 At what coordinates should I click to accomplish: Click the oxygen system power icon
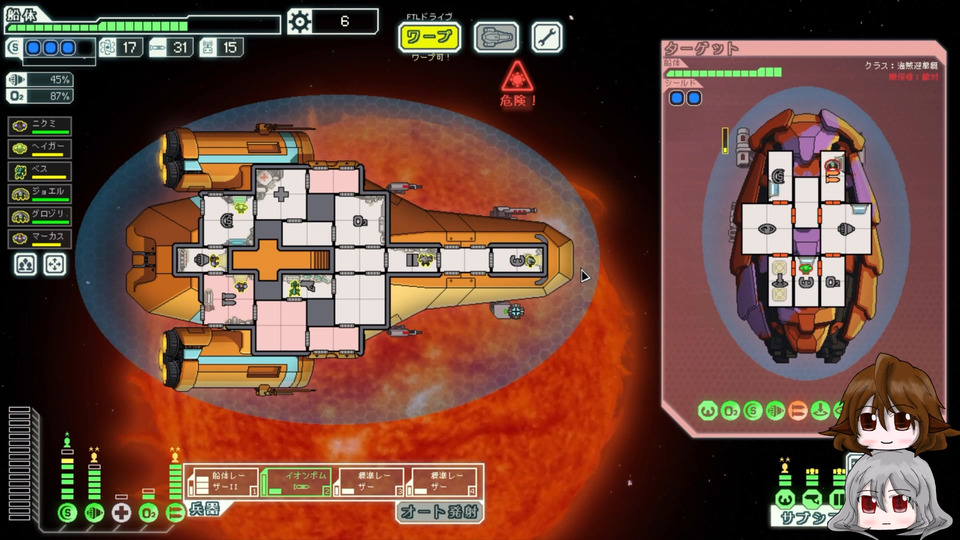click(148, 513)
